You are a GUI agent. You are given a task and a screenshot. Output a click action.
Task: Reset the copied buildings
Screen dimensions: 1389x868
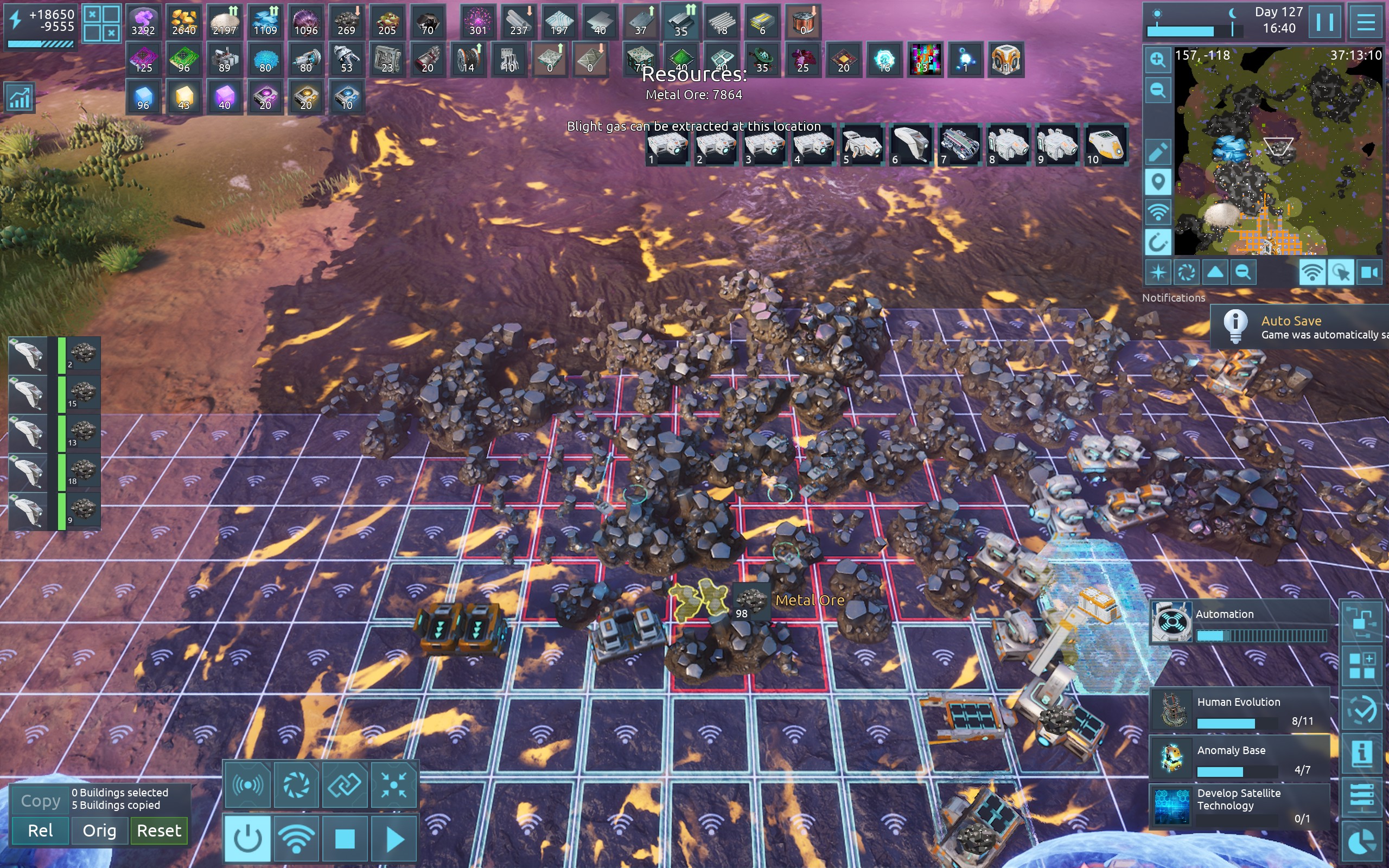pyautogui.click(x=159, y=831)
